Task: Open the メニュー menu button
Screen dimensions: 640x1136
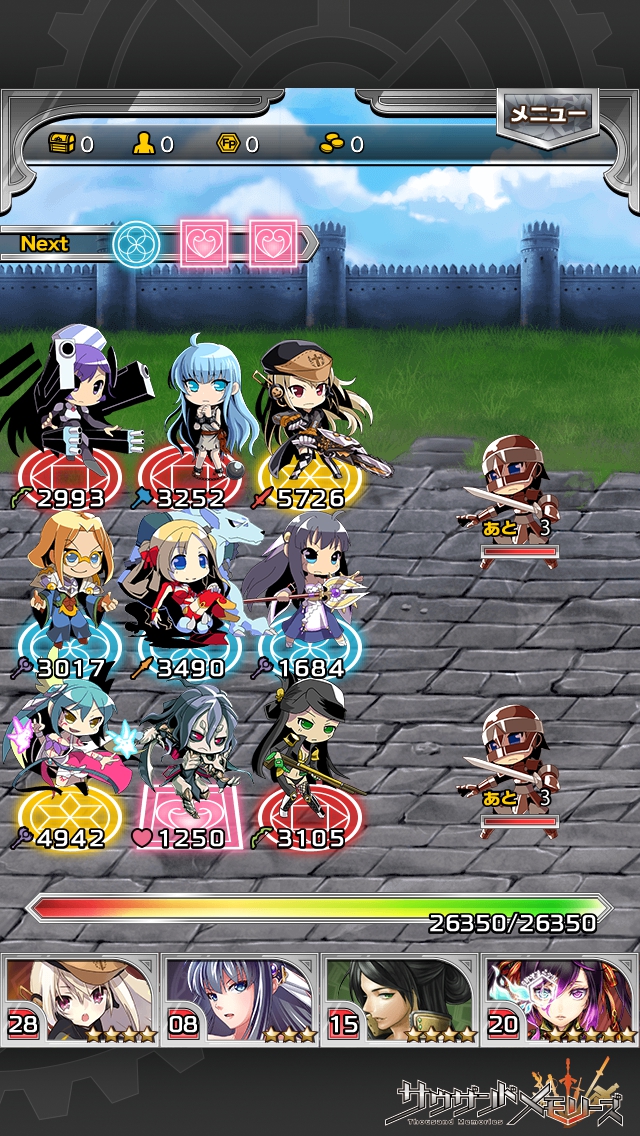Action: (547, 115)
